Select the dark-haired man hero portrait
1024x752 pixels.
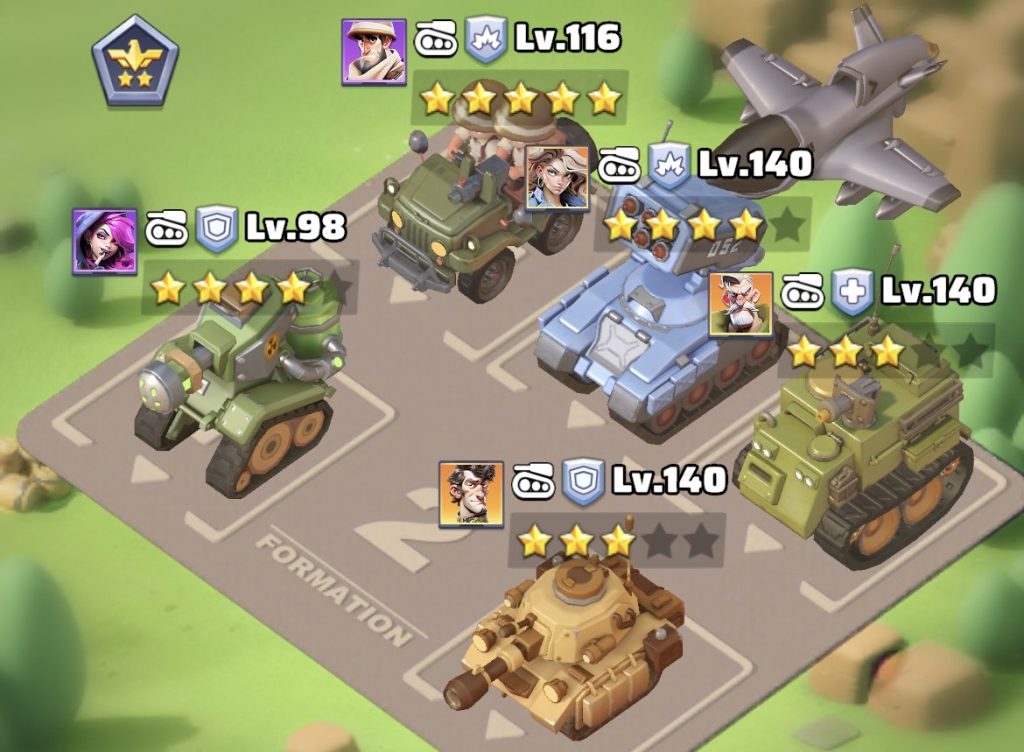[x=471, y=494]
